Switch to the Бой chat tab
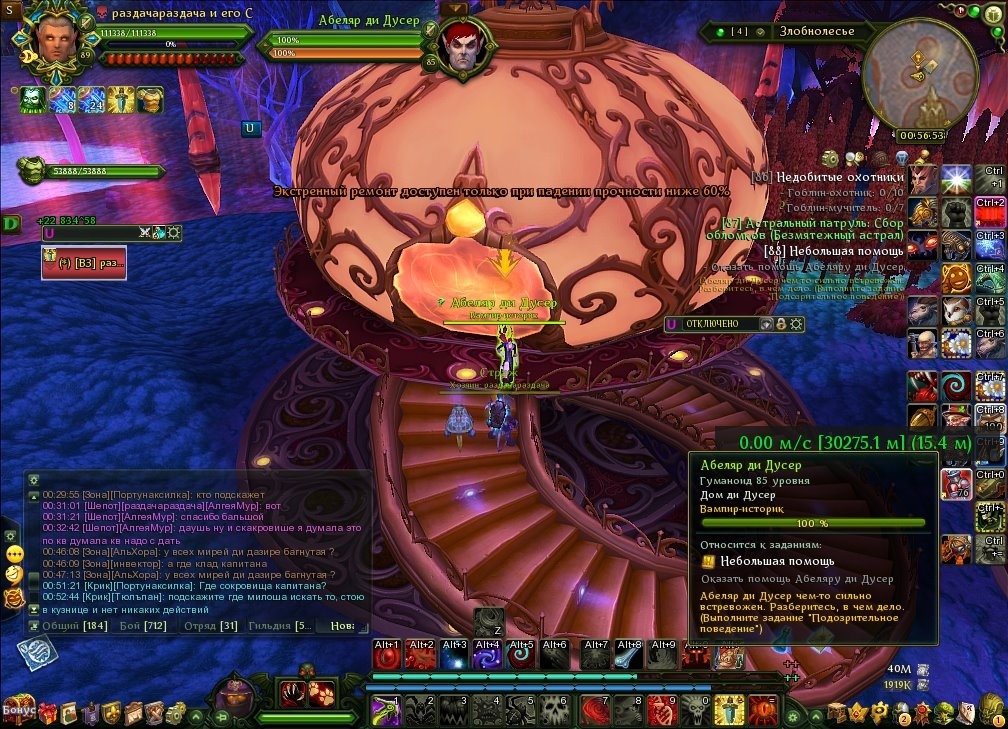The height and width of the screenshot is (729, 1008). 142,626
